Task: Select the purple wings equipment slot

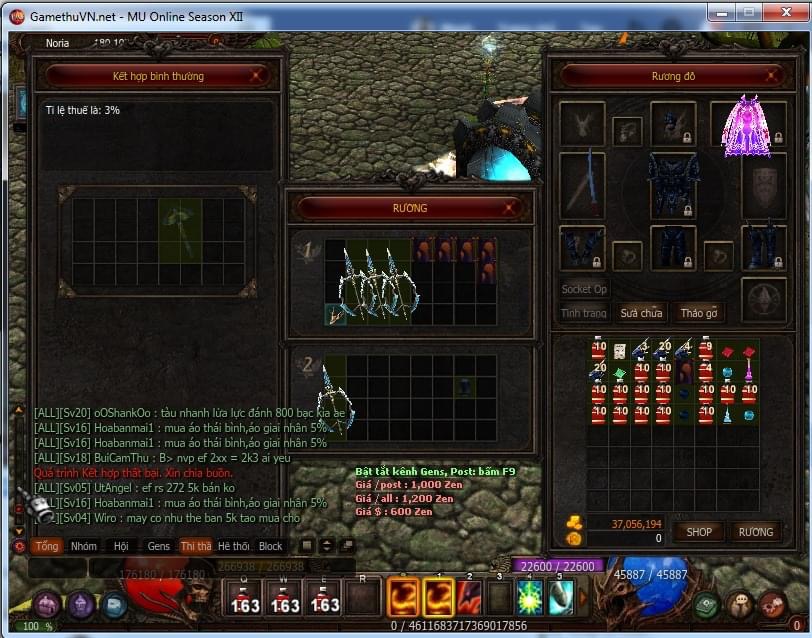Action: pyautogui.click(x=745, y=126)
